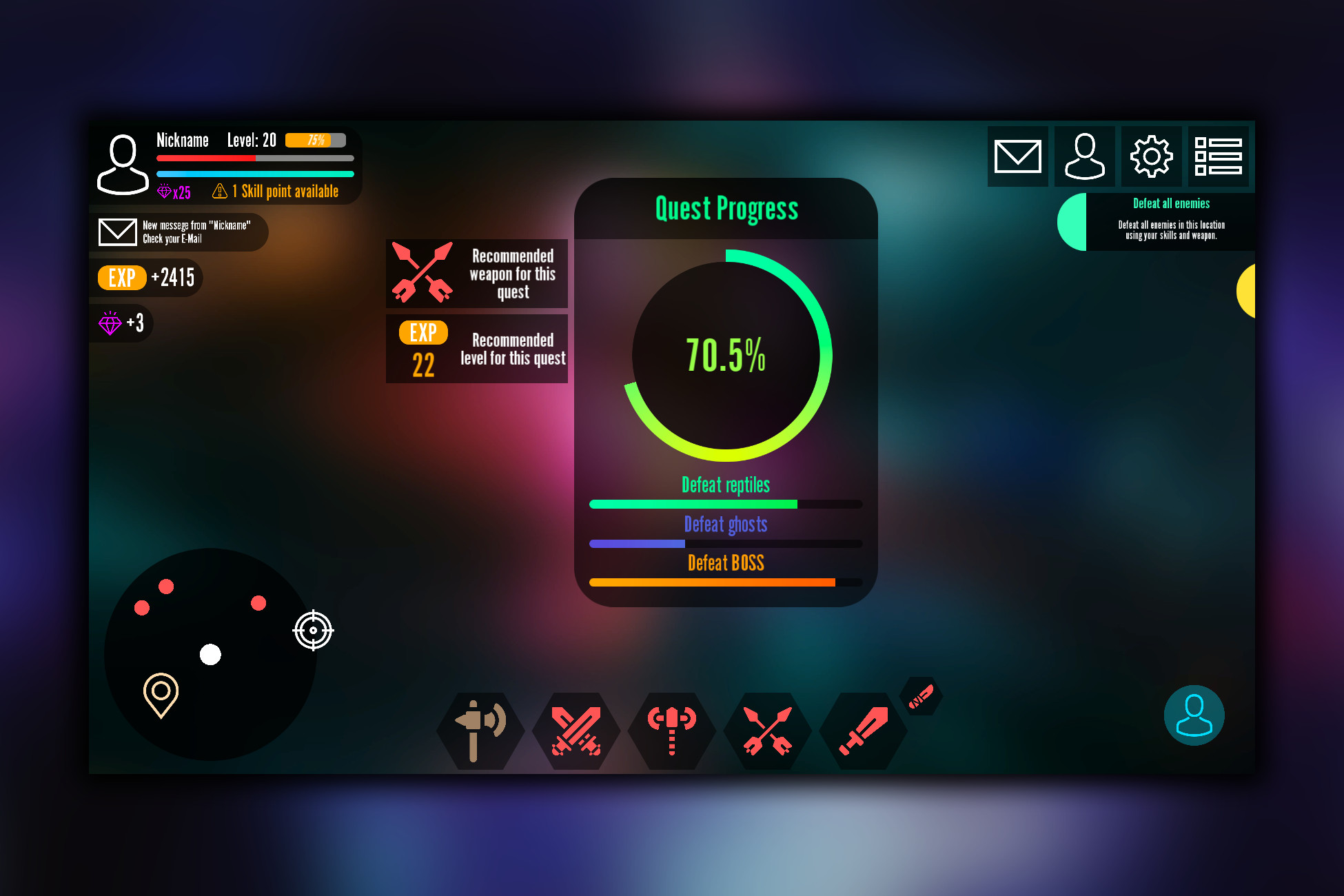Open the mailbox from the top-right toolbar
Image resolution: width=1344 pixels, height=896 pixels.
(x=1017, y=156)
